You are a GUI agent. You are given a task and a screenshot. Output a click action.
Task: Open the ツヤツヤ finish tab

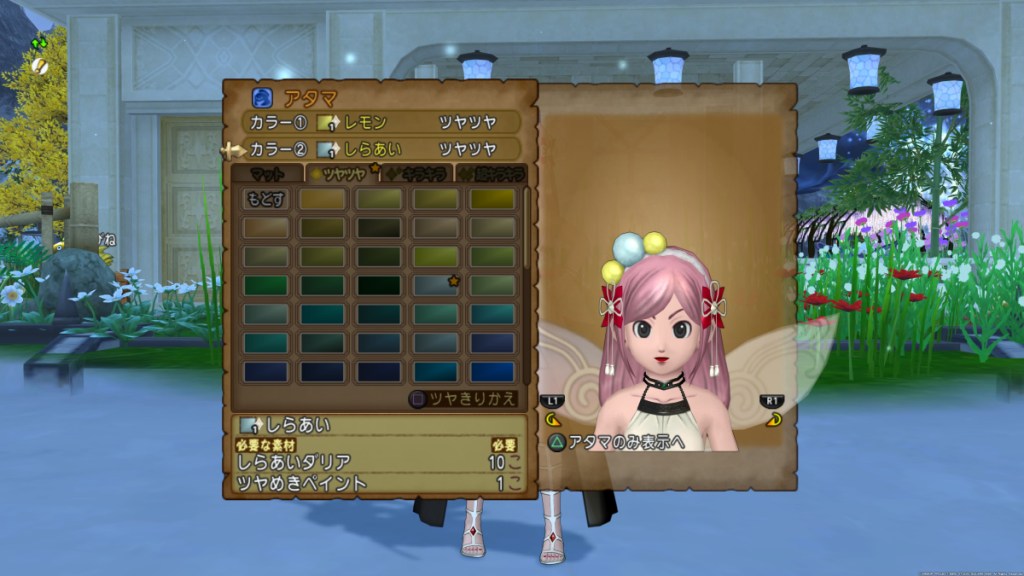[340, 174]
